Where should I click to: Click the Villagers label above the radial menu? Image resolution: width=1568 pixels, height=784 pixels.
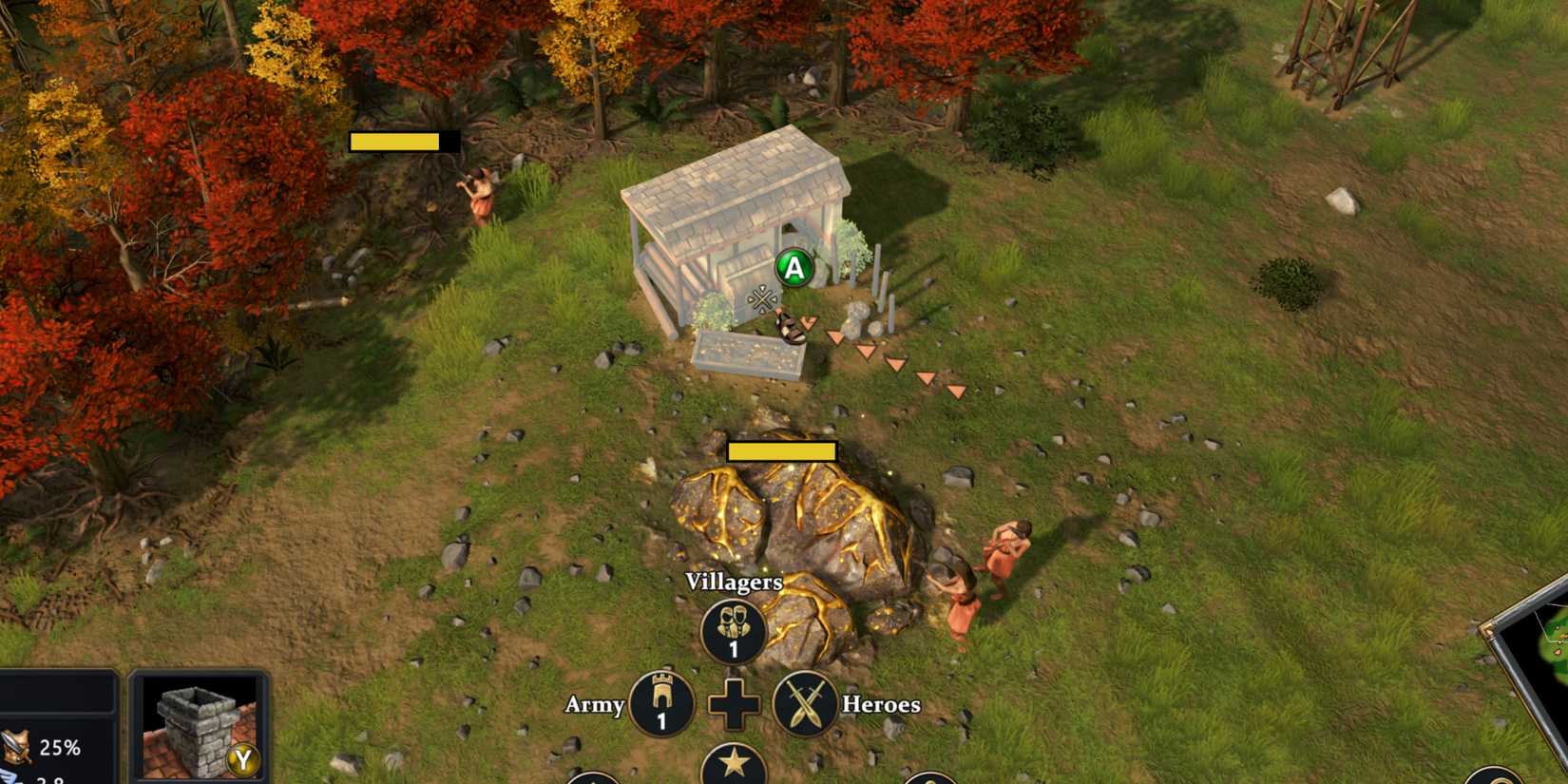click(733, 582)
